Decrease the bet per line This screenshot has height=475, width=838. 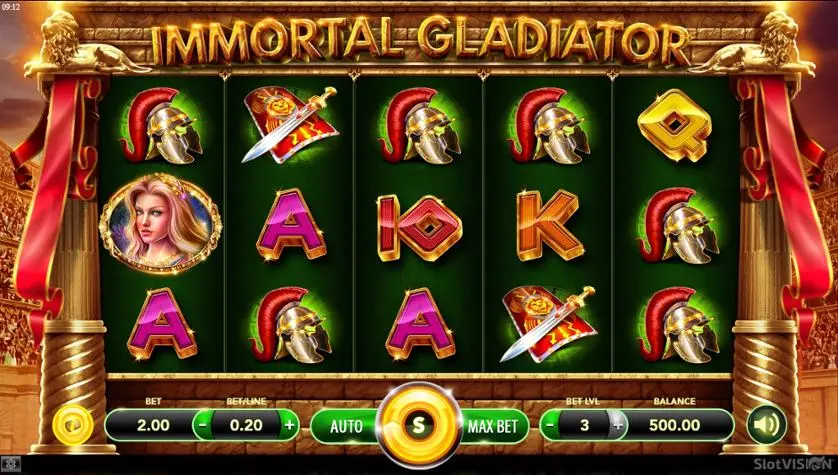pos(203,424)
